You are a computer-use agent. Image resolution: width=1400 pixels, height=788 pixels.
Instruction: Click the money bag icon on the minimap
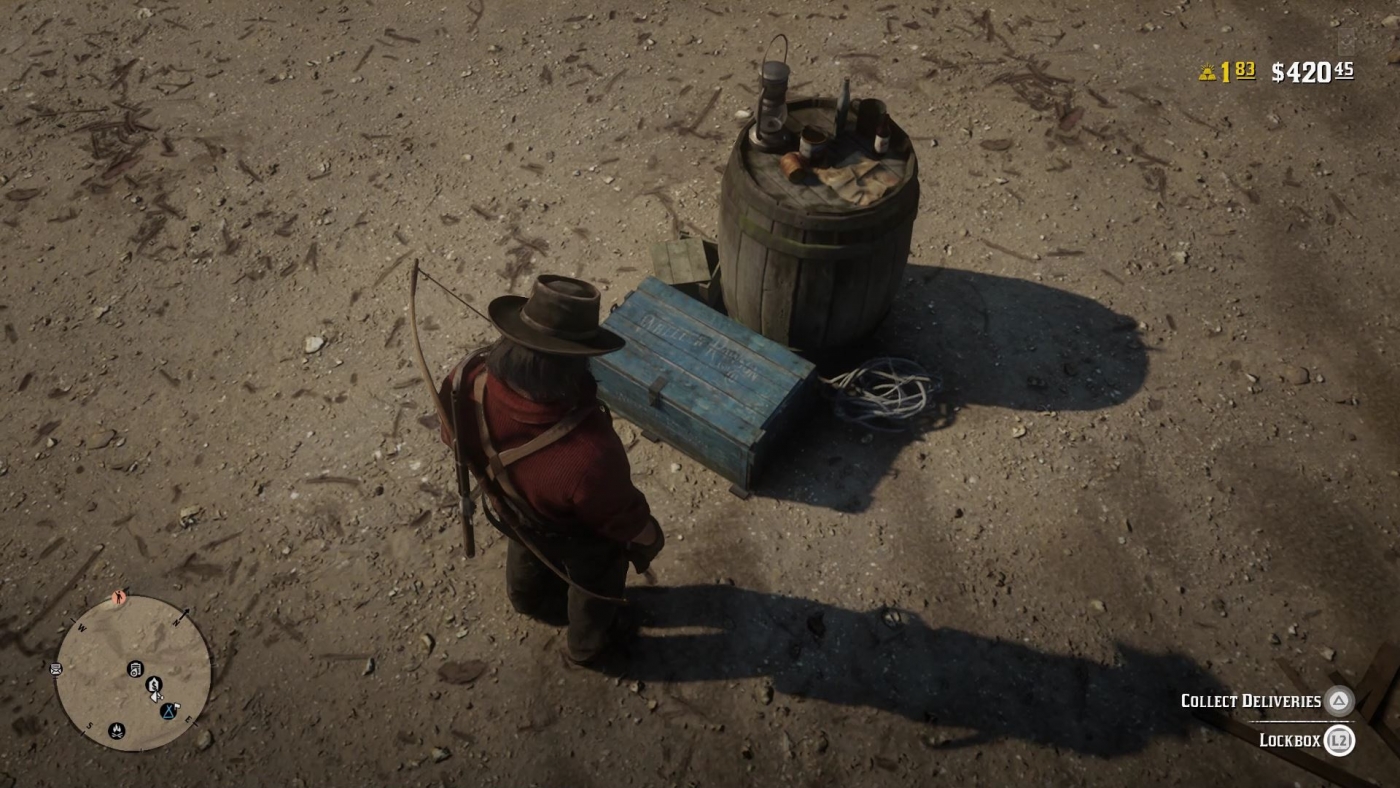[x=153, y=685]
